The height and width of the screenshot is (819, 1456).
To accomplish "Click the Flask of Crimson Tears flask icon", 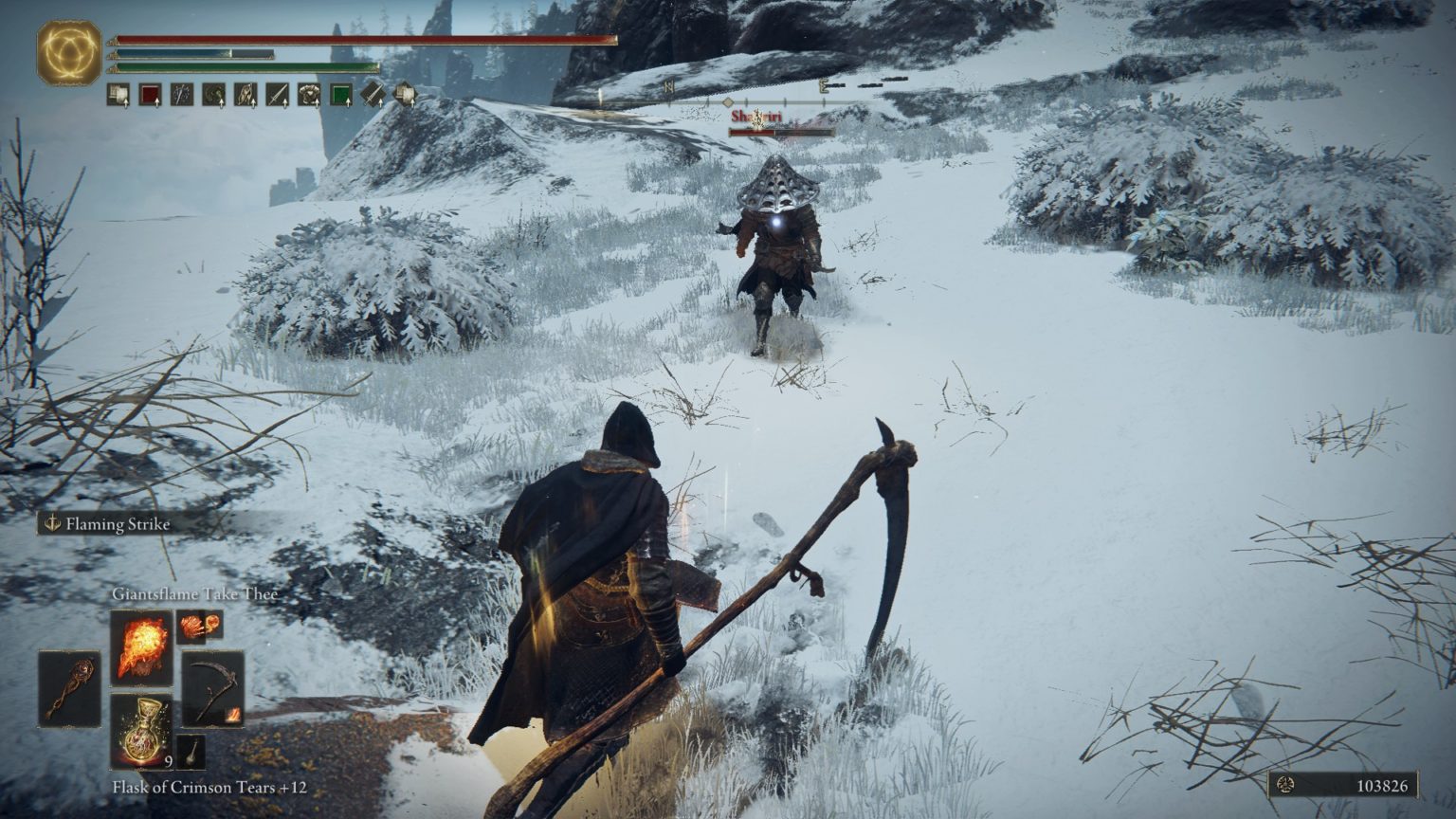I will click(140, 729).
